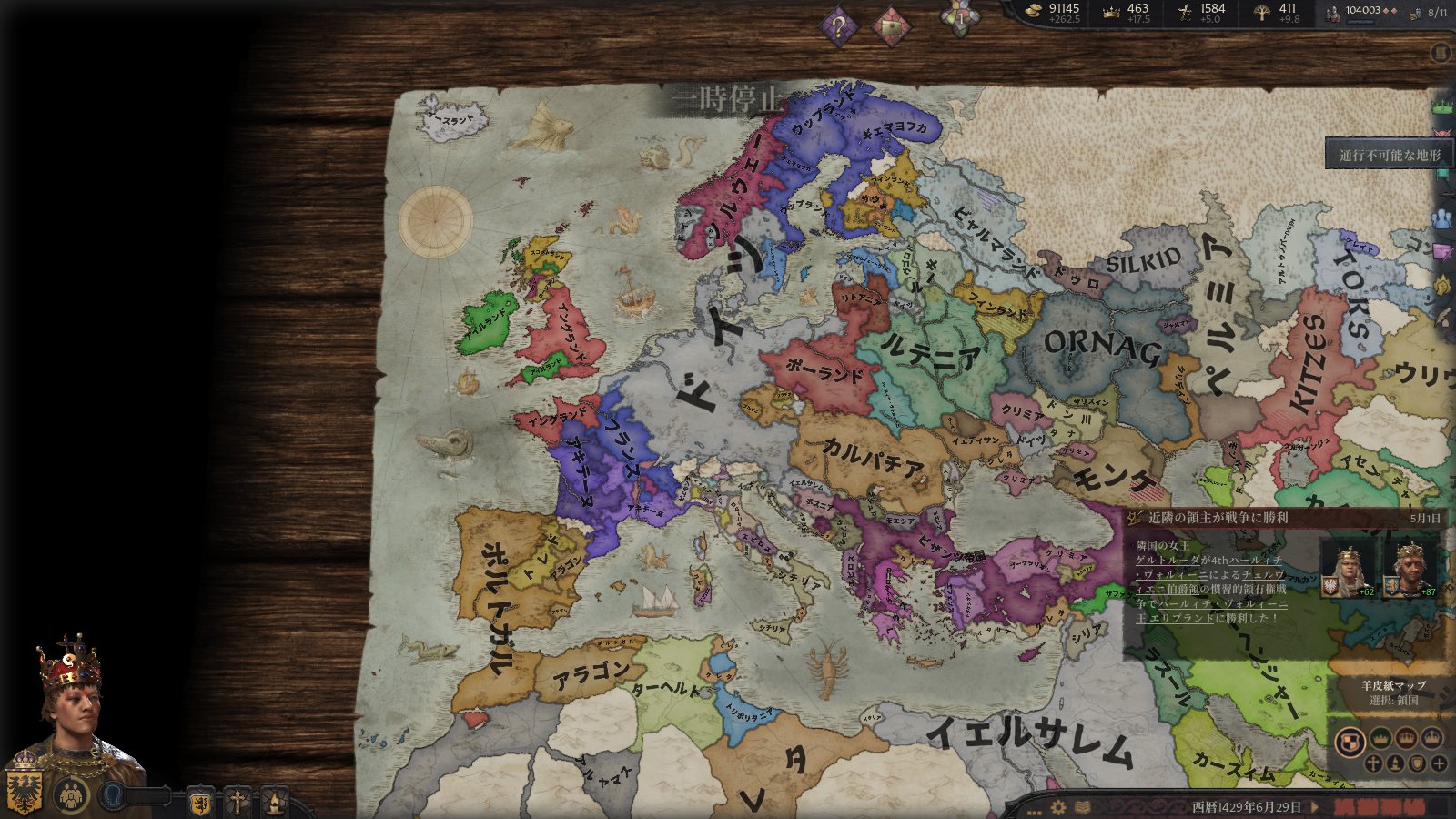The height and width of the screenshot is (819, 1456).
Task: Click the prestige crown icon in top bar
Action: (x=1112, y=12)
